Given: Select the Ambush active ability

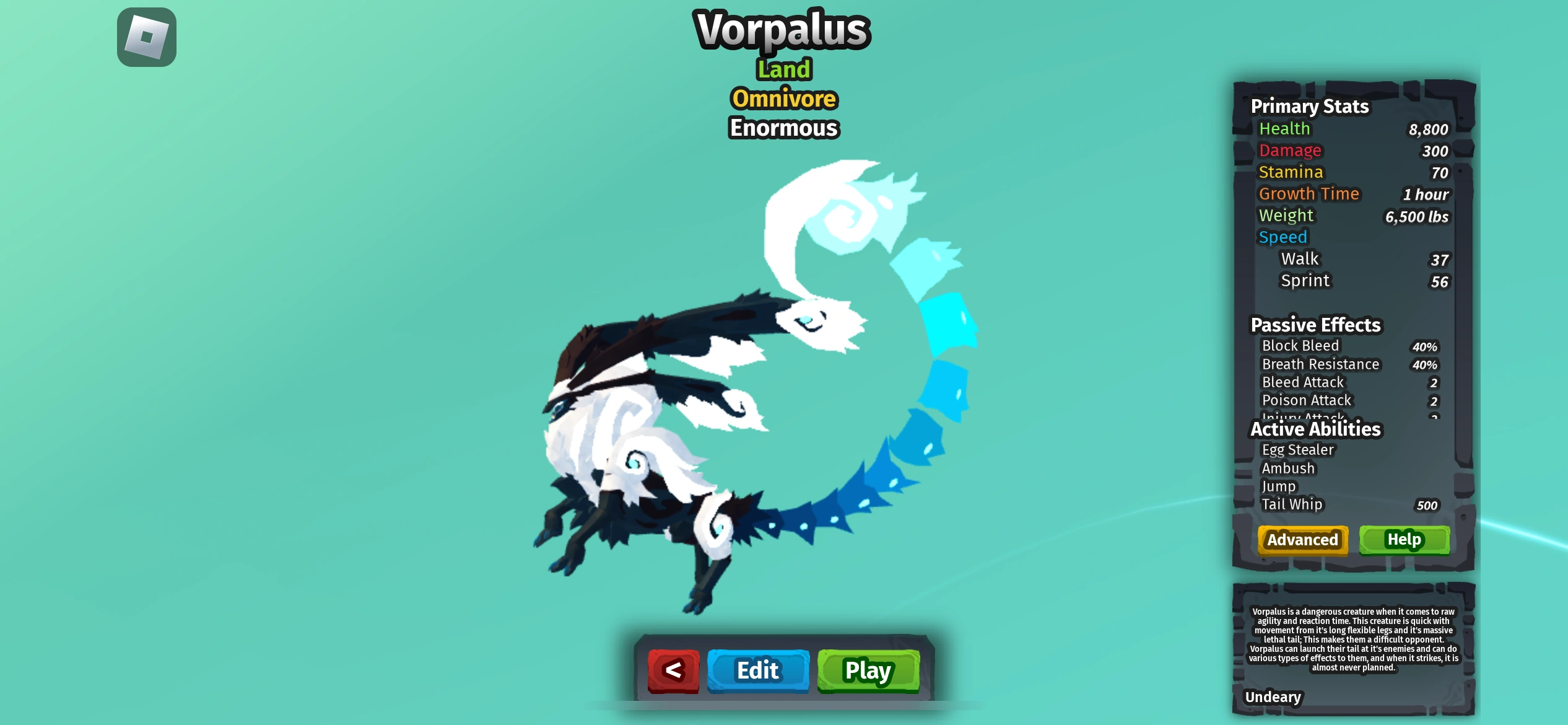Looking at the screenshot, I should pyautogui.click(x=1287, y=468).
